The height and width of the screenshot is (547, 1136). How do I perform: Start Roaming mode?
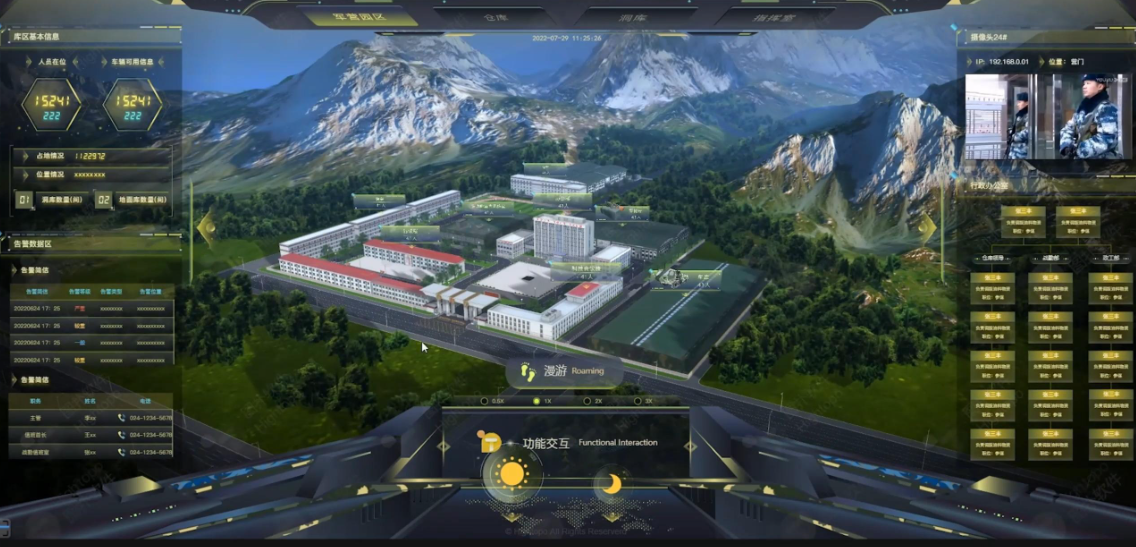pyautogui.click(x=563, y=372)
